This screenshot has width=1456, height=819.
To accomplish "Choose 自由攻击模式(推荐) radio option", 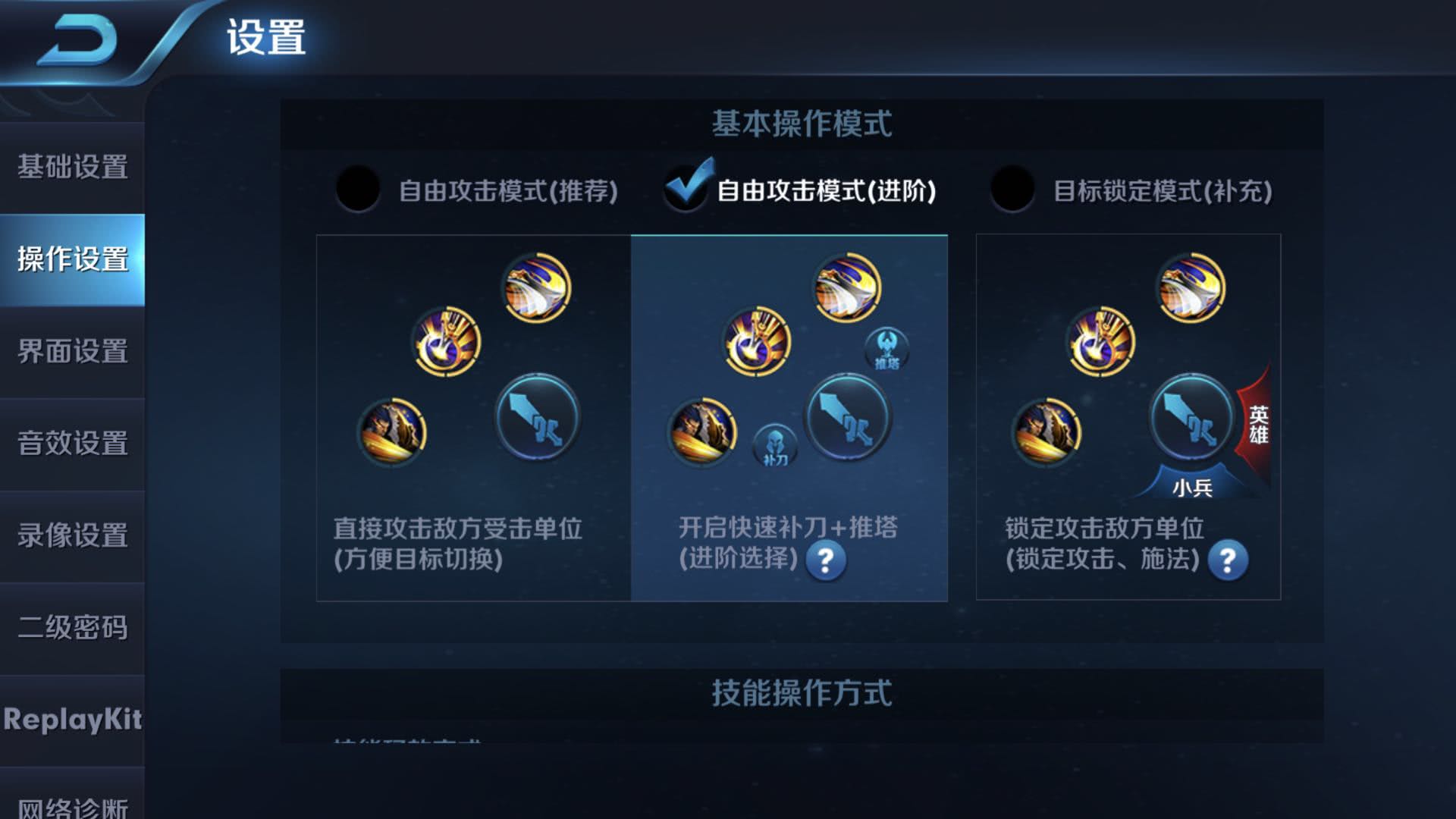I will pos(358,189).
